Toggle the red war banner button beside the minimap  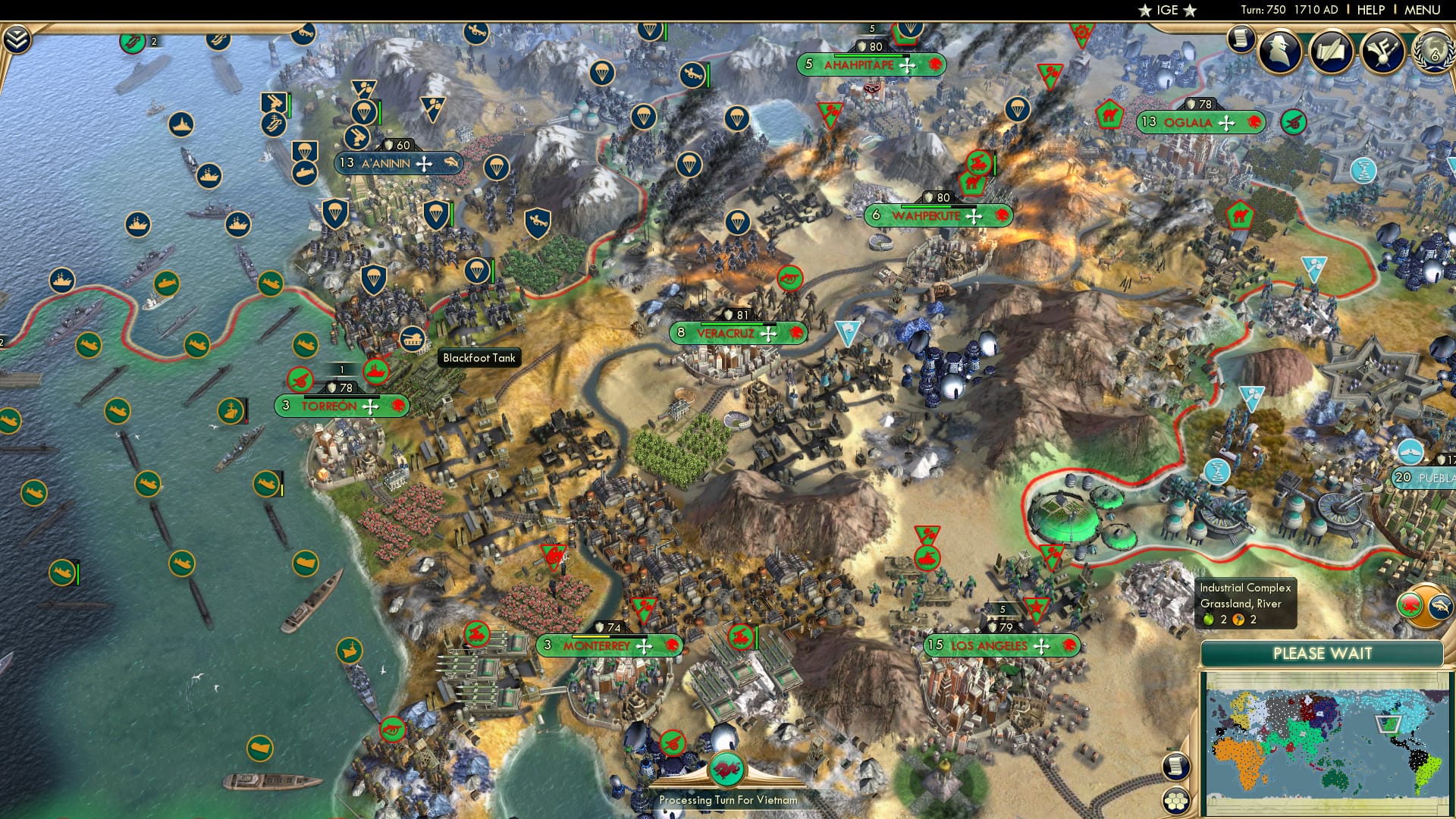[x=1410, y=606]
